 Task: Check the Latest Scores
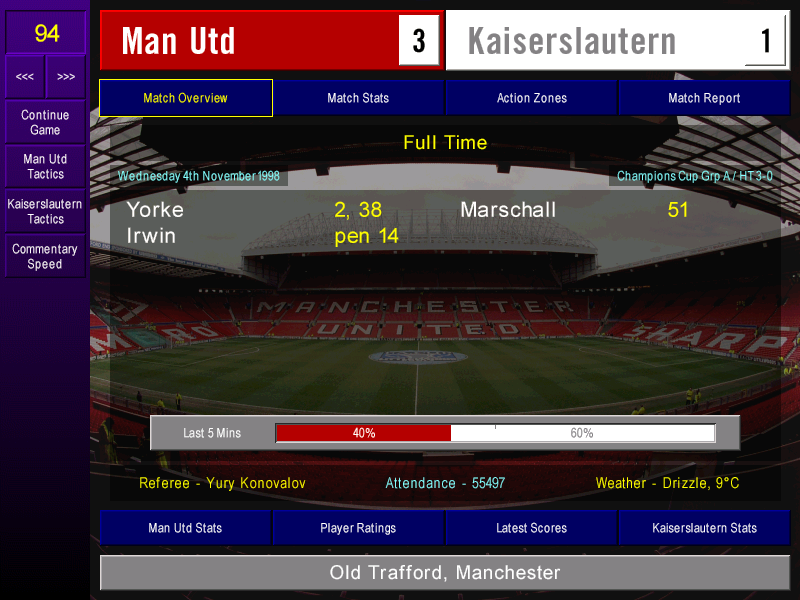pos(531,528)
